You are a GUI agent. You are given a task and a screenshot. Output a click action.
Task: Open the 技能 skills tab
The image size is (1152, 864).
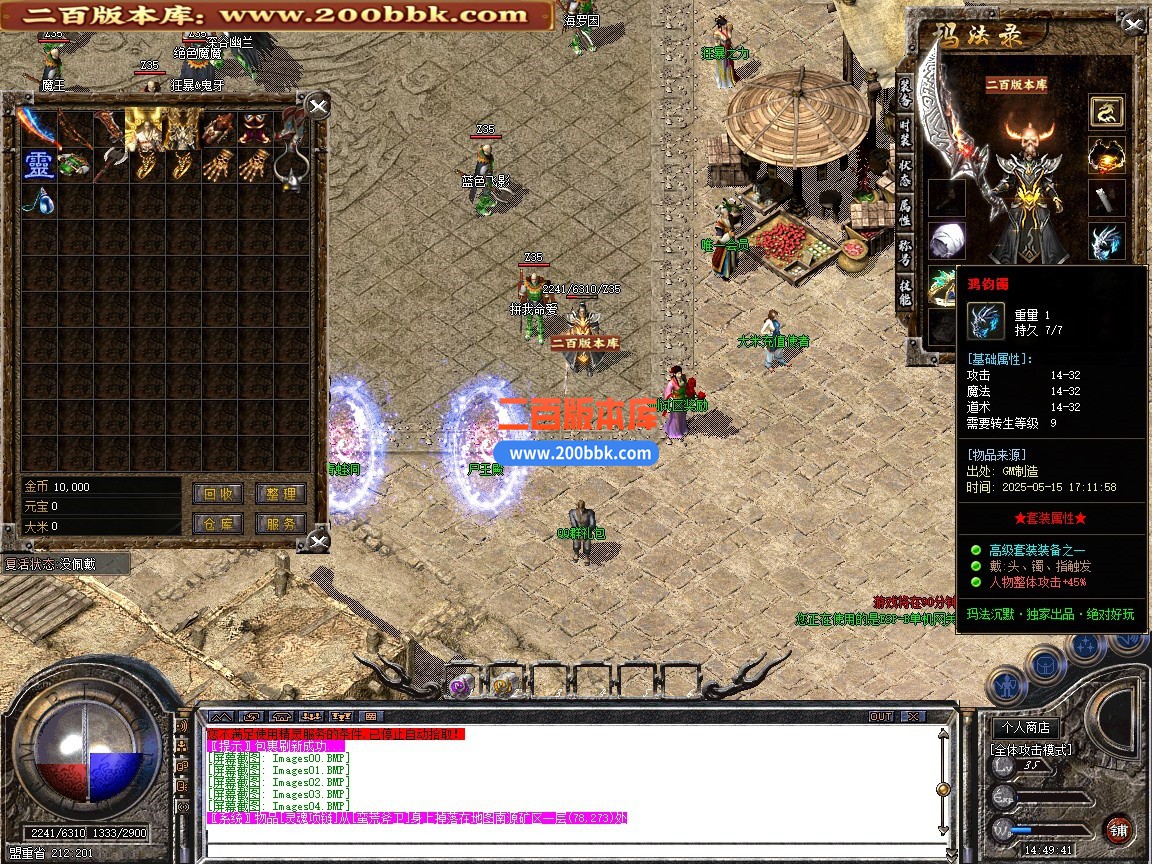pos(905,292)
